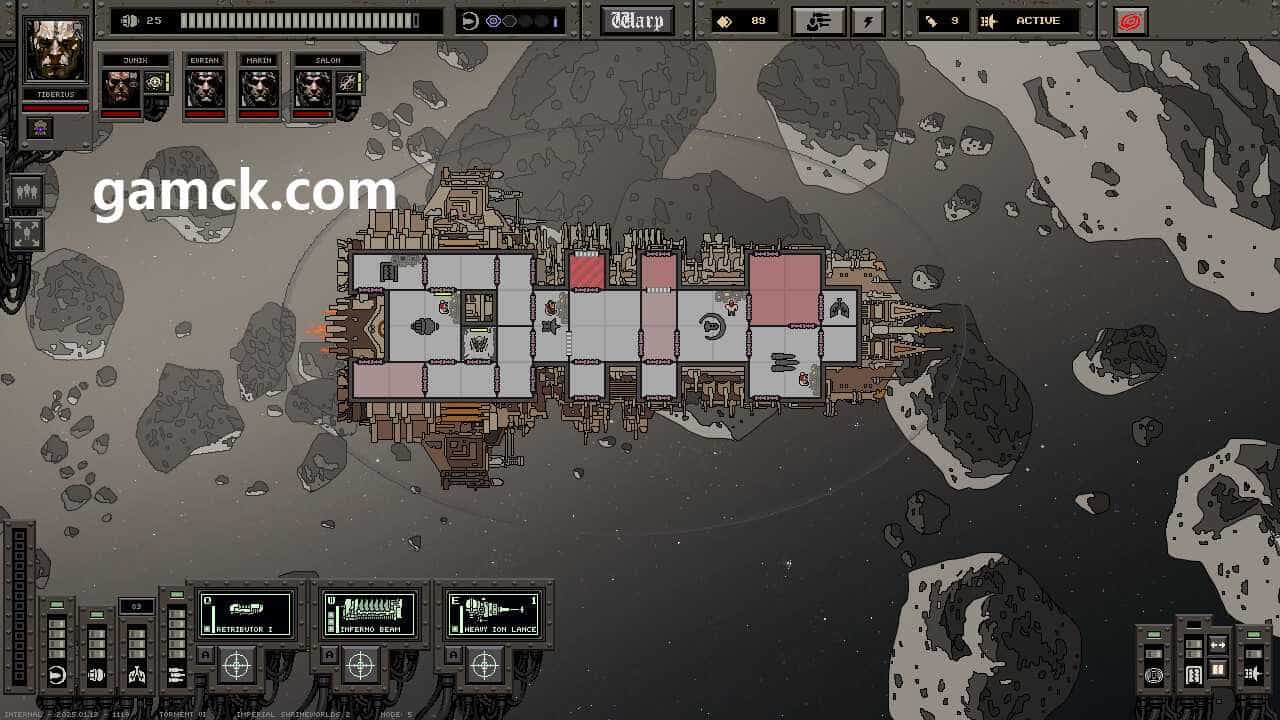Click the crew group icon on left
The width and height of the screenshot is (1280, 720).
26,191
